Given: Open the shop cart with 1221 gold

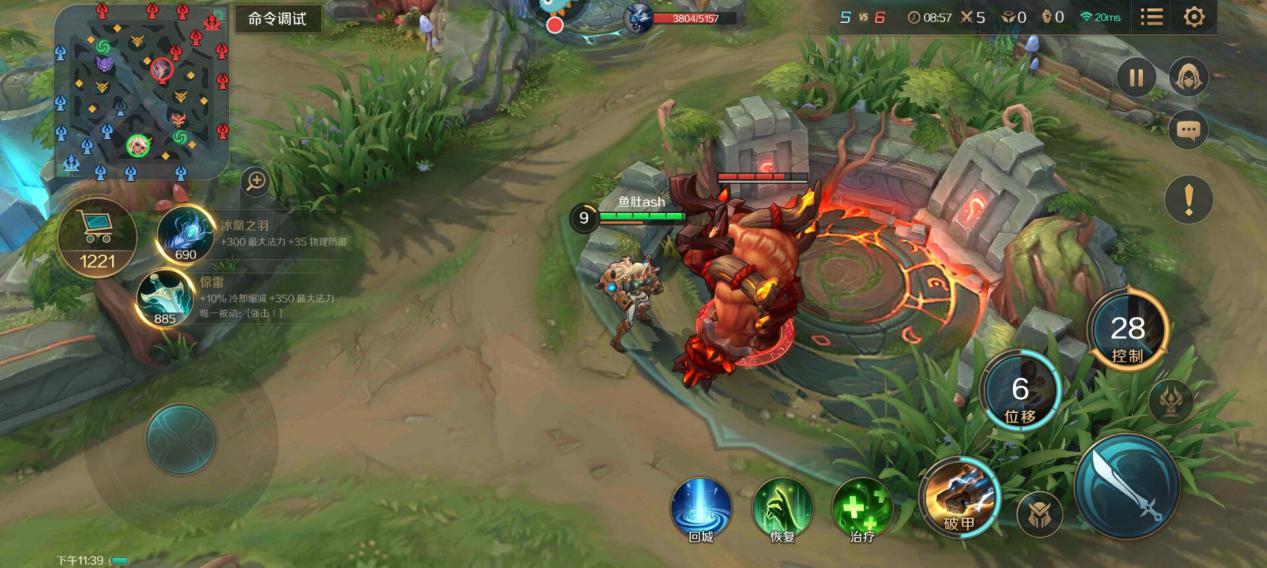Looking at the screenshot, I should pyautogui.click(x=97, y=237).
